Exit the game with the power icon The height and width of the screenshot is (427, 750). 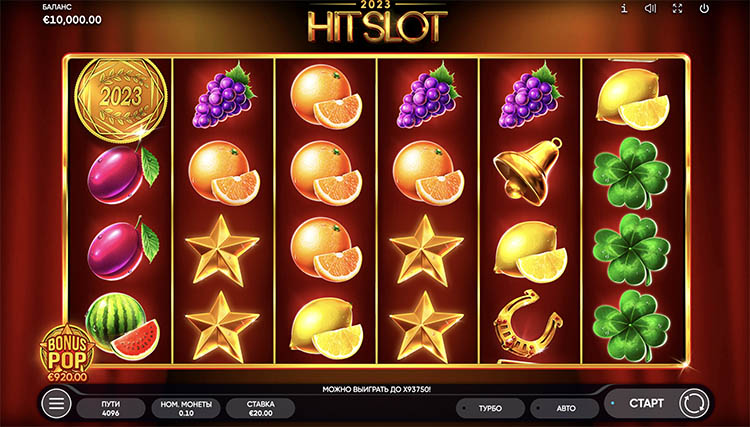click(705, 9)
